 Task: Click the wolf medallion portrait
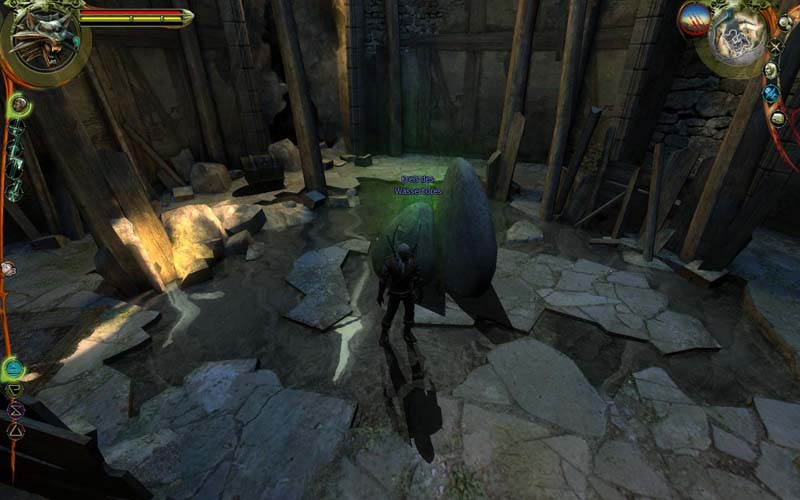pyautogui.click(x=43, y=40)
